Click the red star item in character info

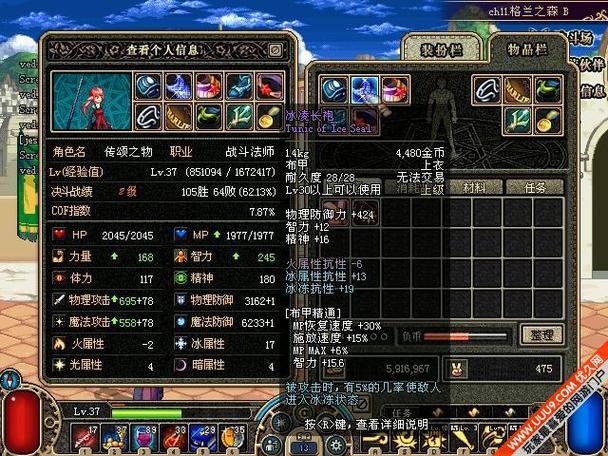click(x=269, y=87)
